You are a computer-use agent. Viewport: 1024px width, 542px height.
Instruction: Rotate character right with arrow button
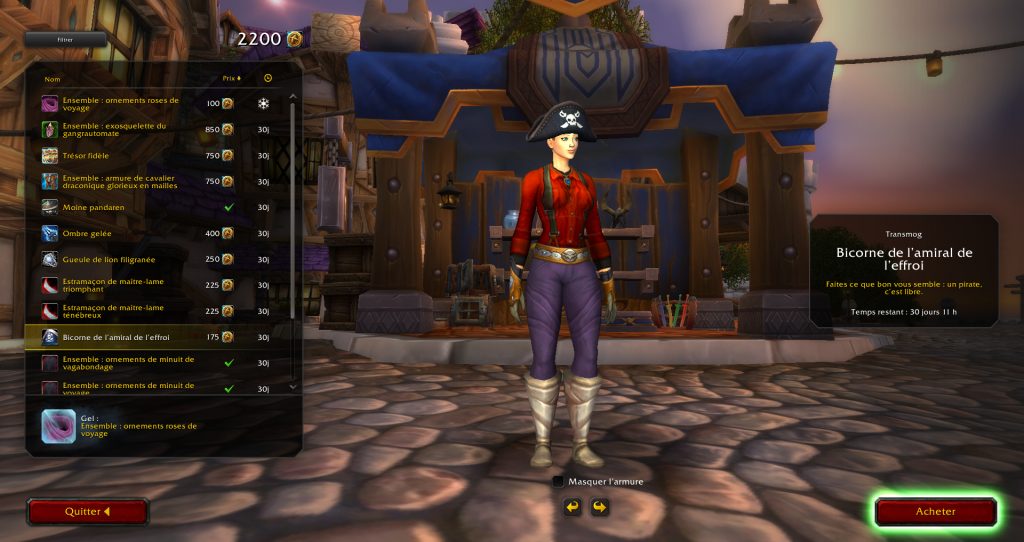[x=599, y=507]
